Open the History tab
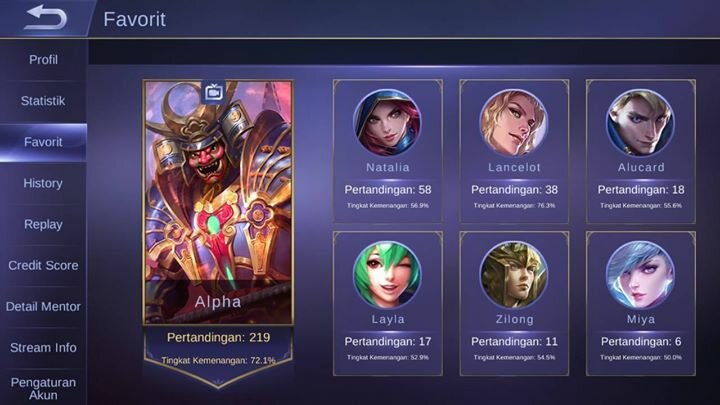 [43, 183]
